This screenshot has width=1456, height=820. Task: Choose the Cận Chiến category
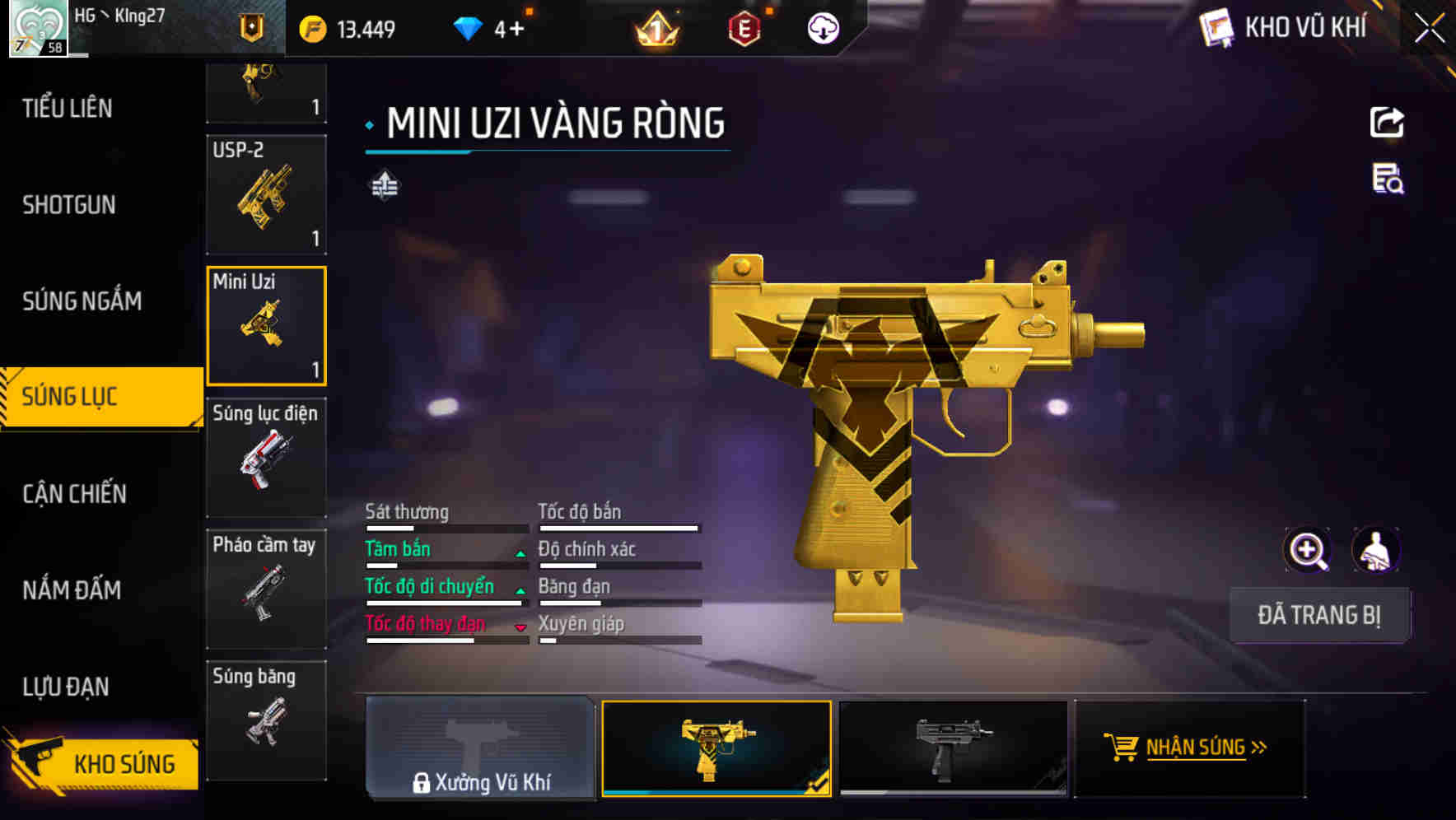74,493
